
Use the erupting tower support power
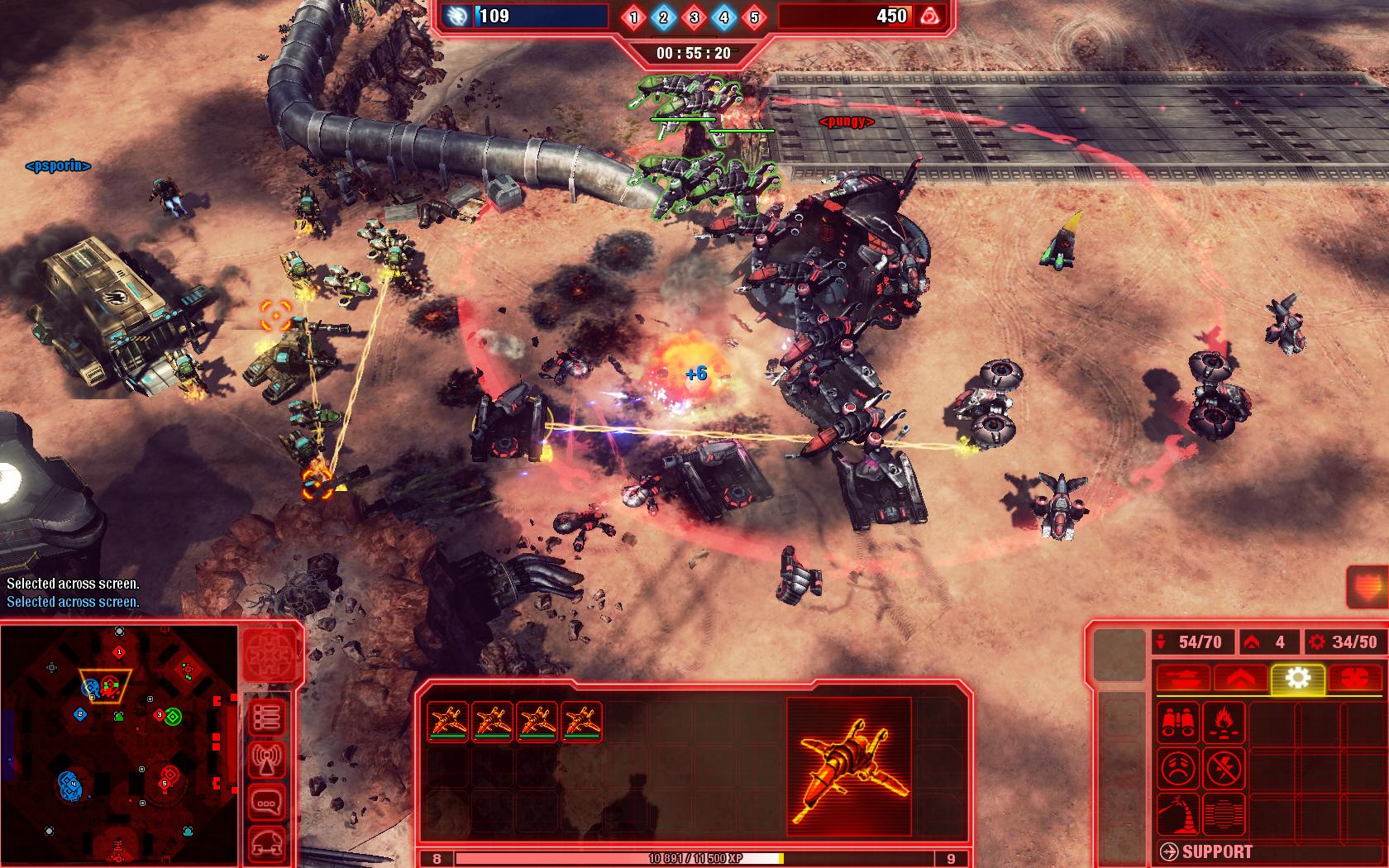[x=1177, y=814]
